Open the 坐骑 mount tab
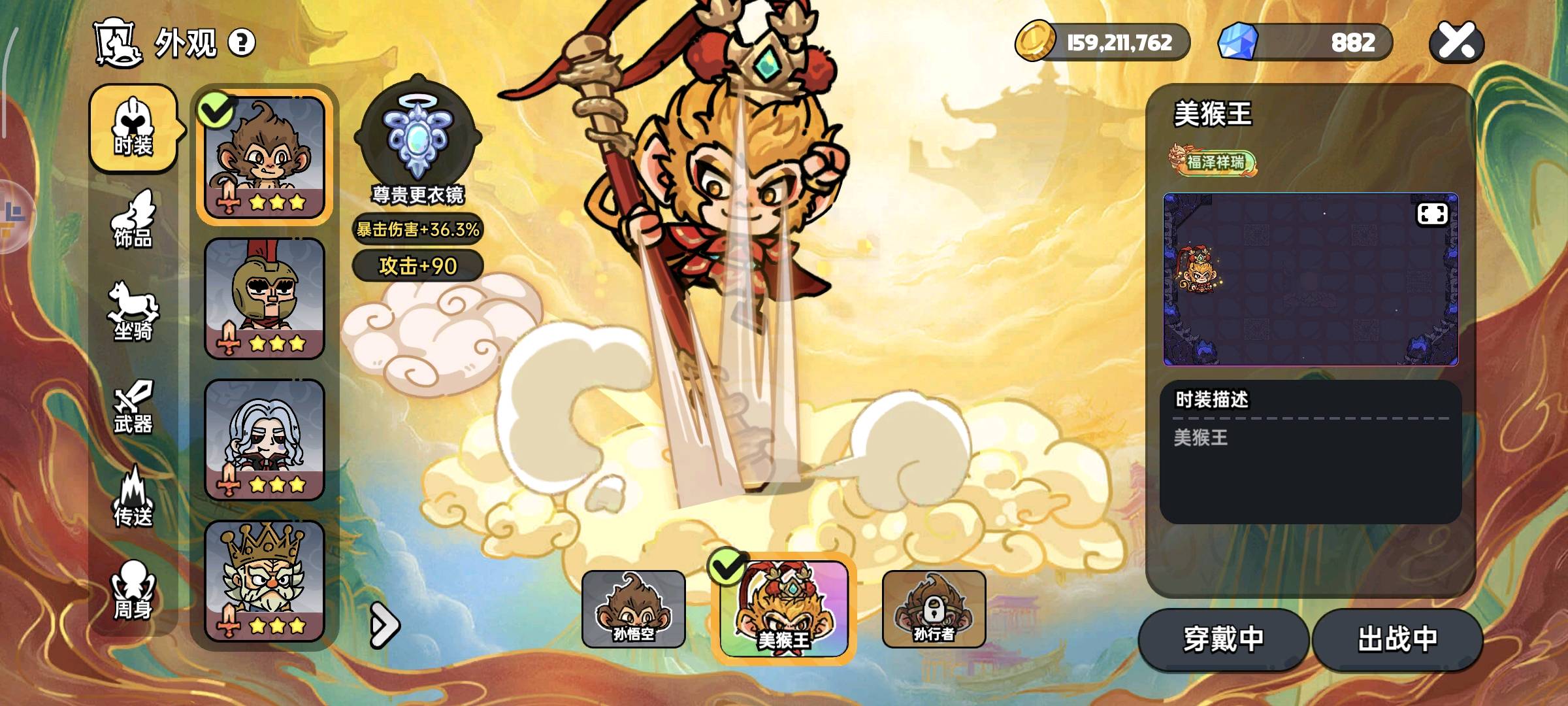Screen dimensions: 1568x706 tap(133, 312)
